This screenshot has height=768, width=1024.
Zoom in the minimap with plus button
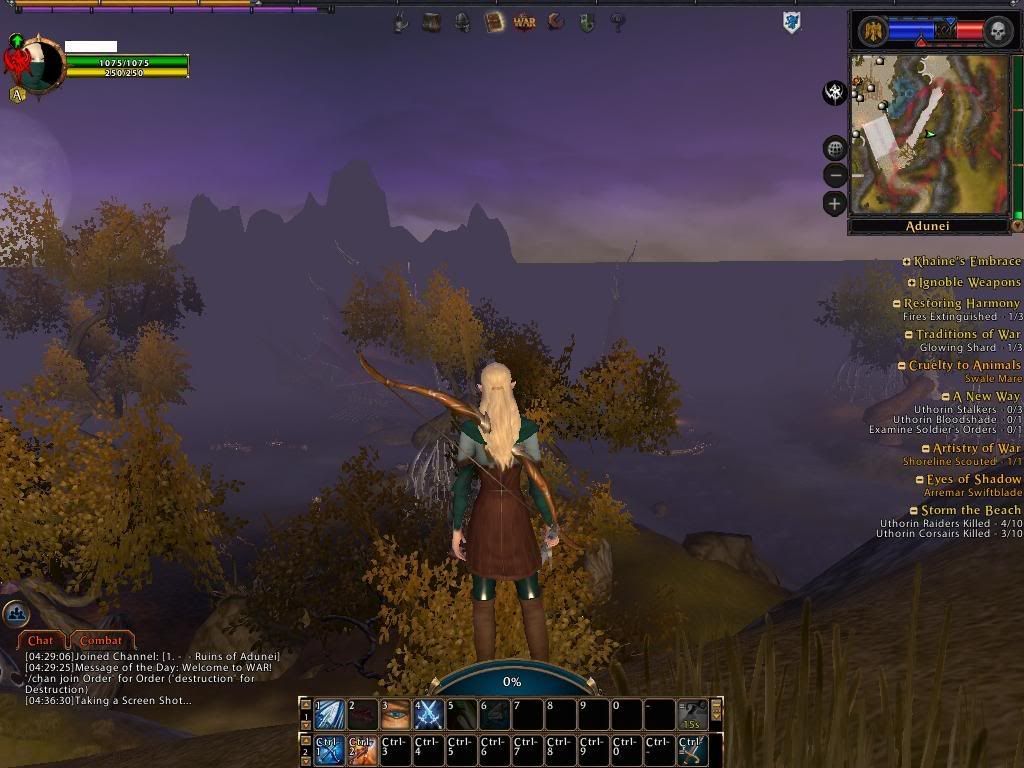(835, 204)
